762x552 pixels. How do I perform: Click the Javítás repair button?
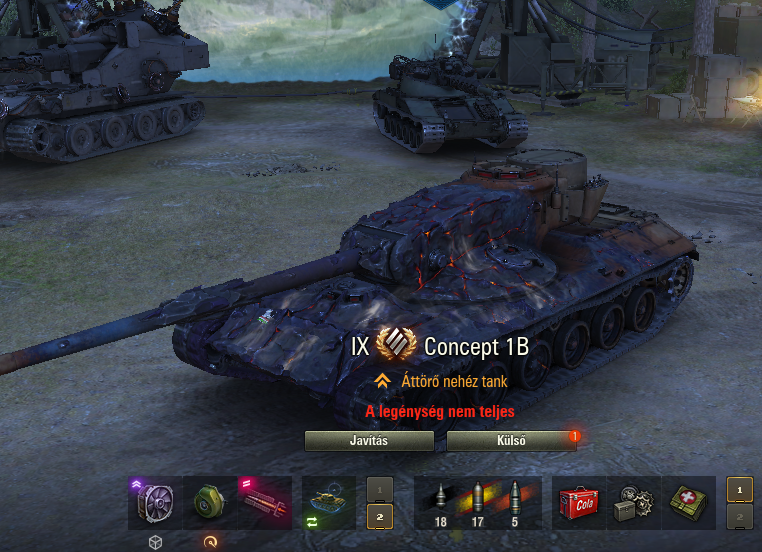369,441
